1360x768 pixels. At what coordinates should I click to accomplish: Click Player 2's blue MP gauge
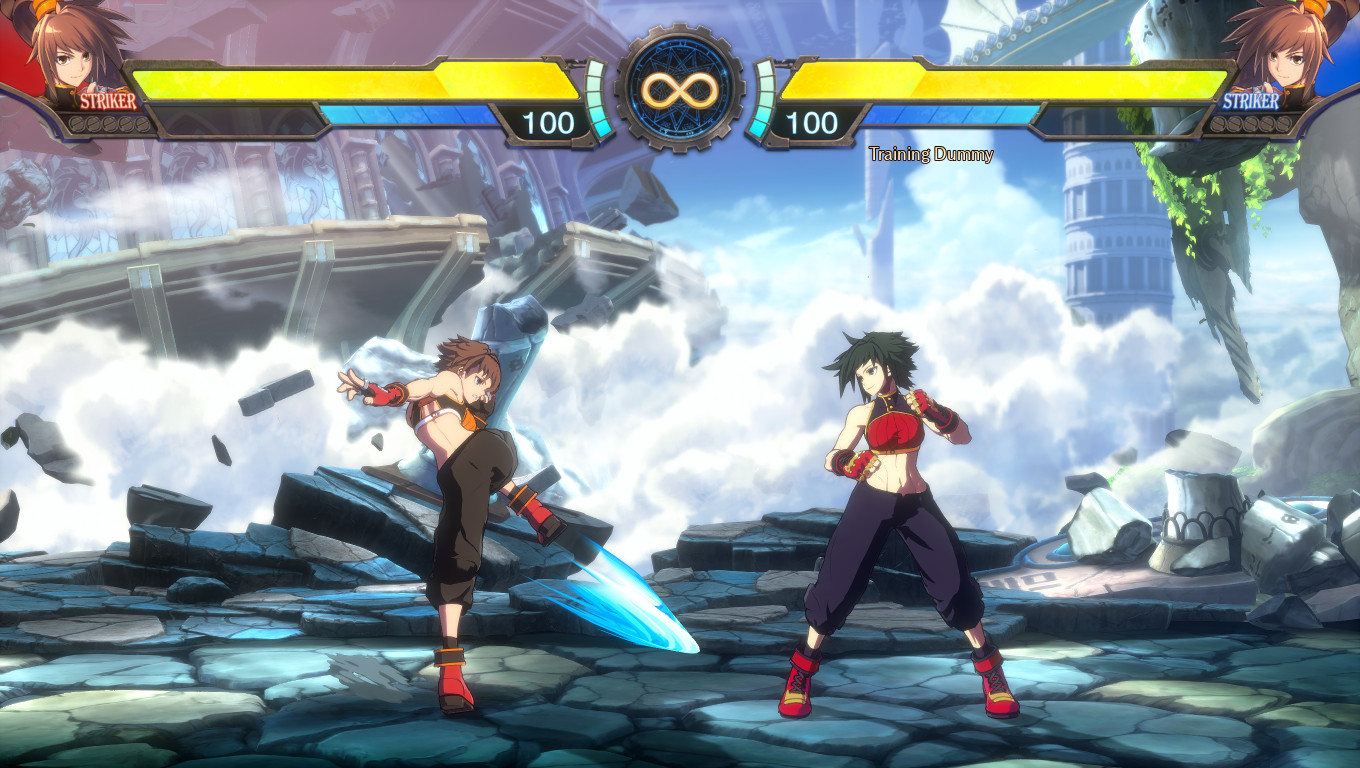950,112
